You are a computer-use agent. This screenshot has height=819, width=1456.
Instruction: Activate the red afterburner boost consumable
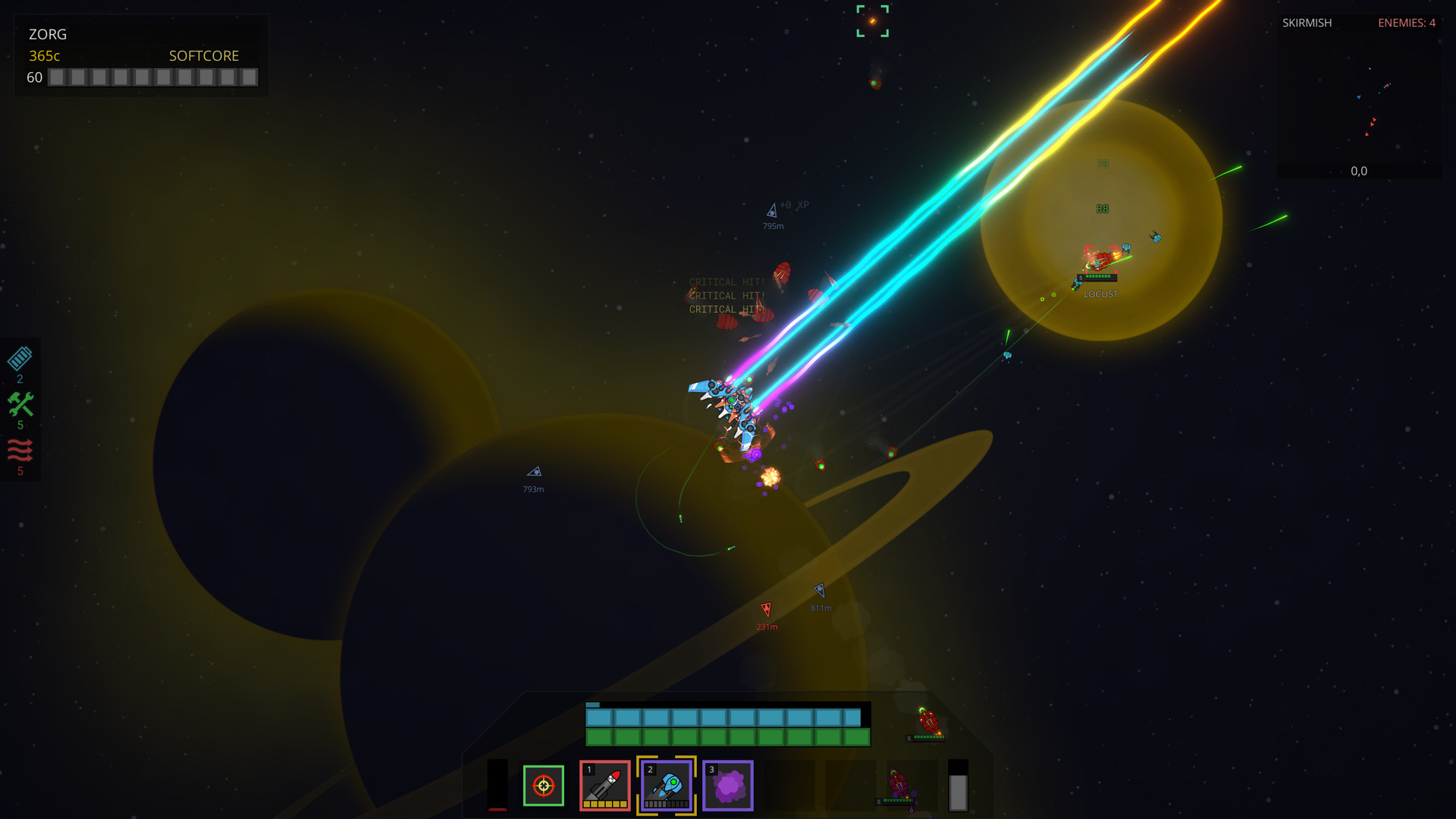(20, 453)
